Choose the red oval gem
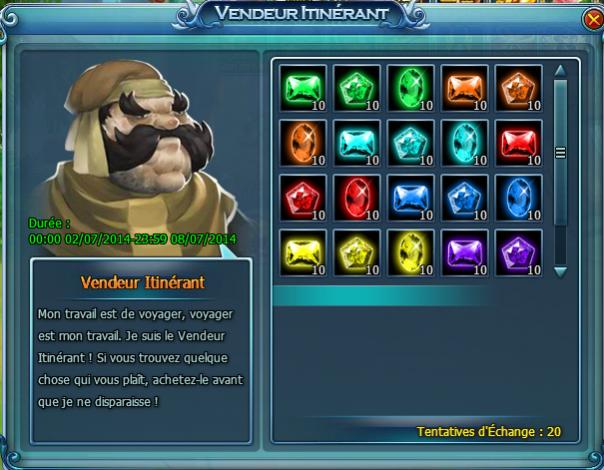This screenshot has height=470, width=604. pos(352,197)
